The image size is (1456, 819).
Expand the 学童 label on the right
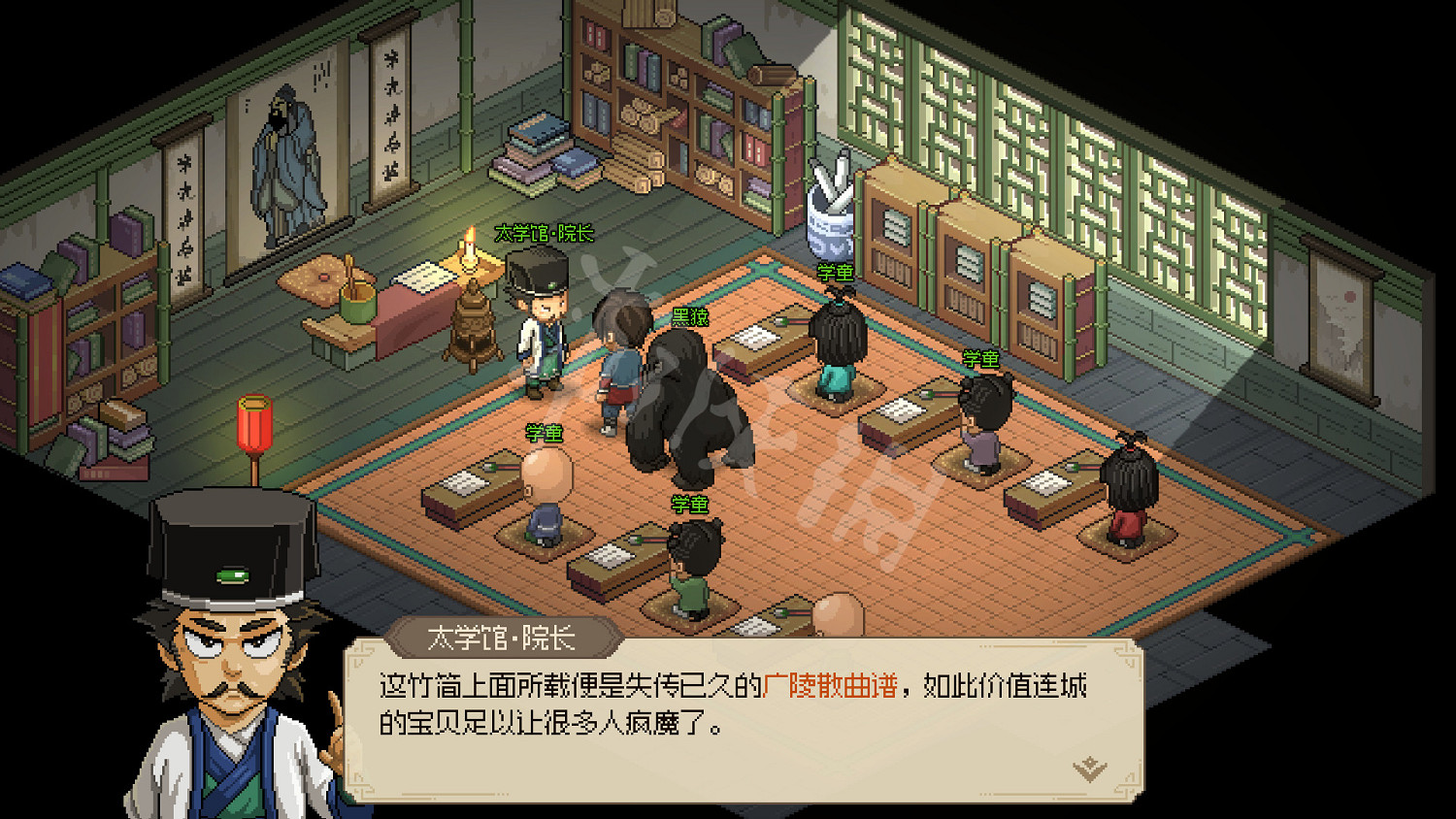(x=980, y=359)
